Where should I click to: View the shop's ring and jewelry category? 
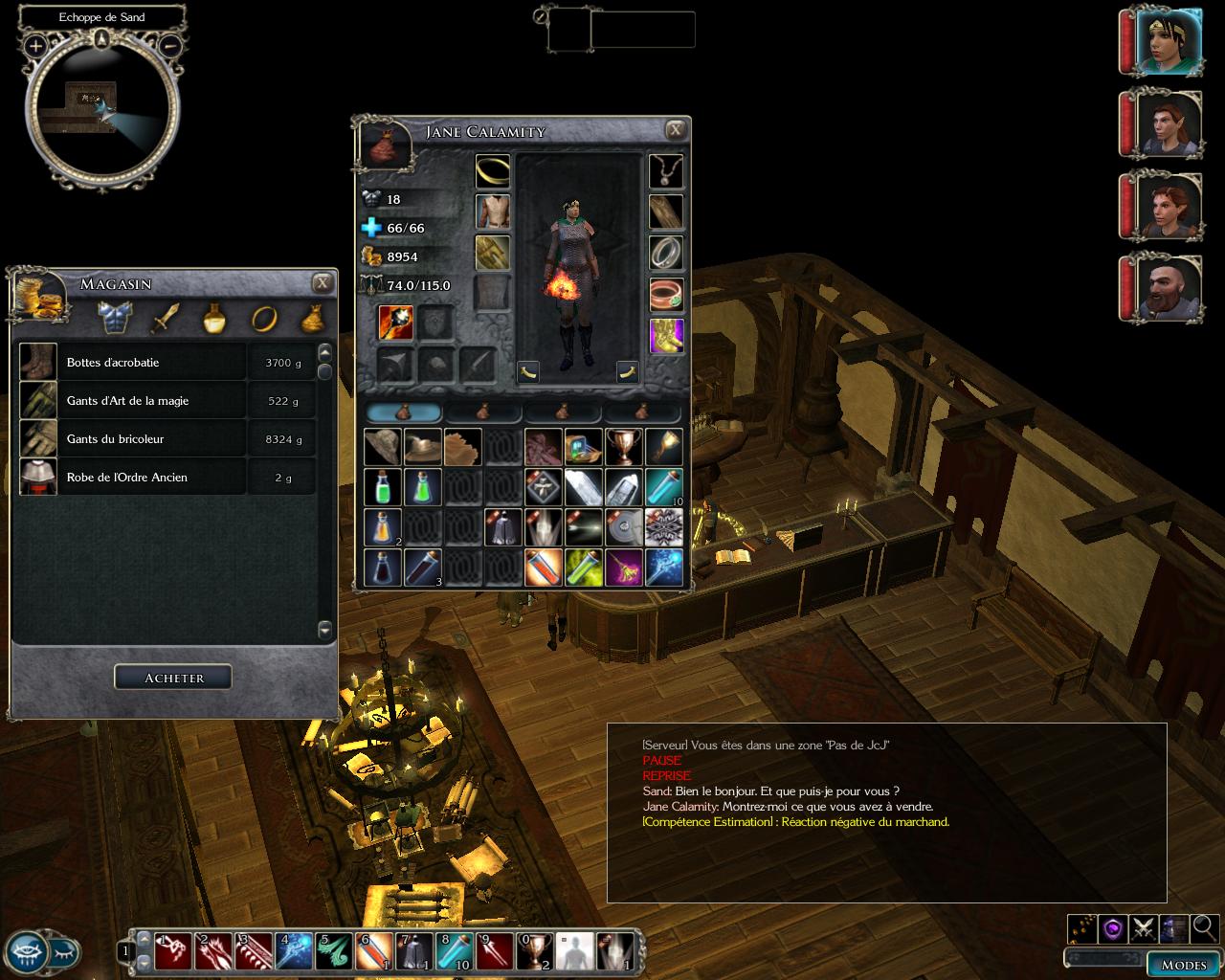coord(264,318)
